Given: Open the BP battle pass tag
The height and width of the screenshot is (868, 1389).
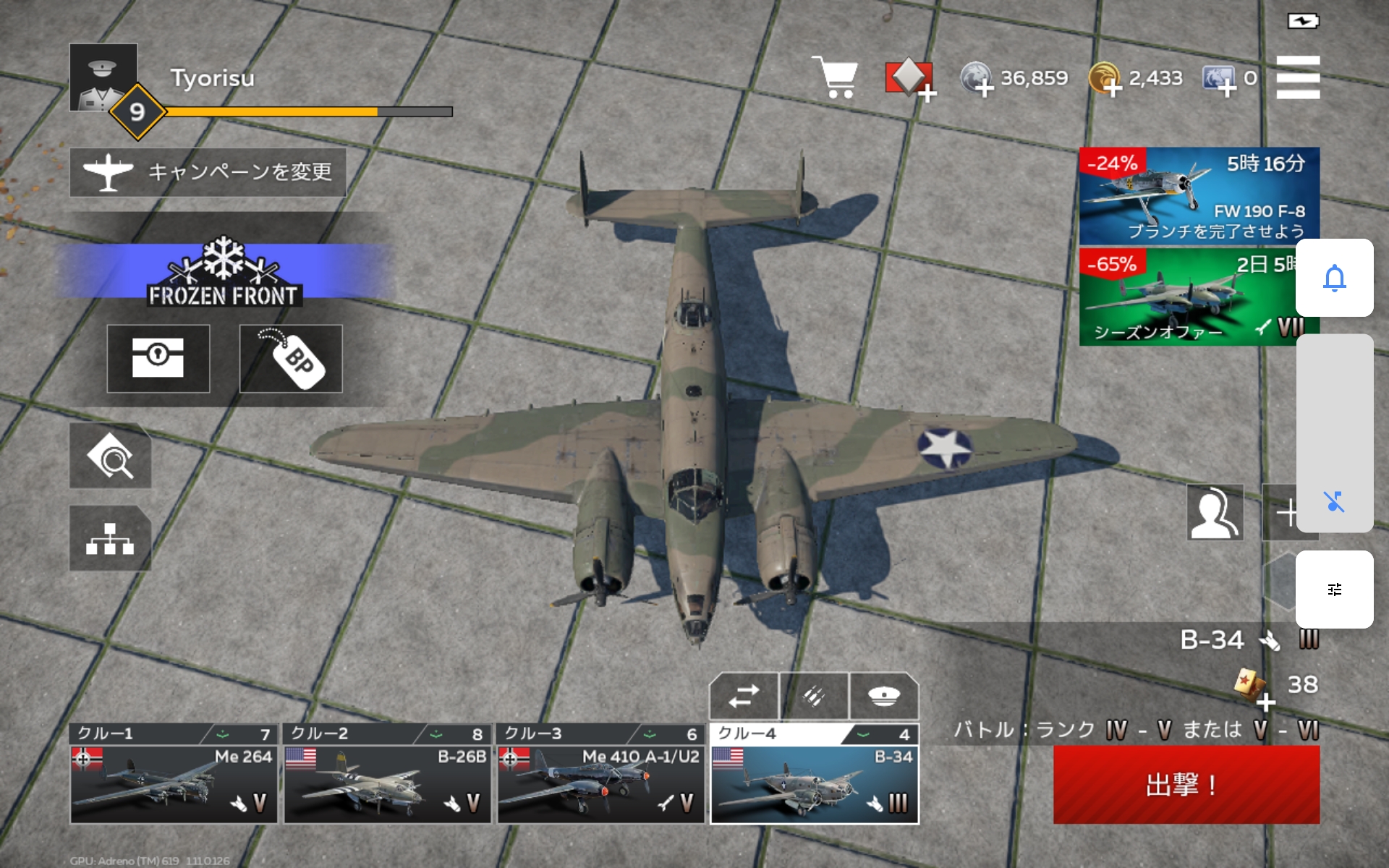Looking at the screenshot, I should 291,359.
